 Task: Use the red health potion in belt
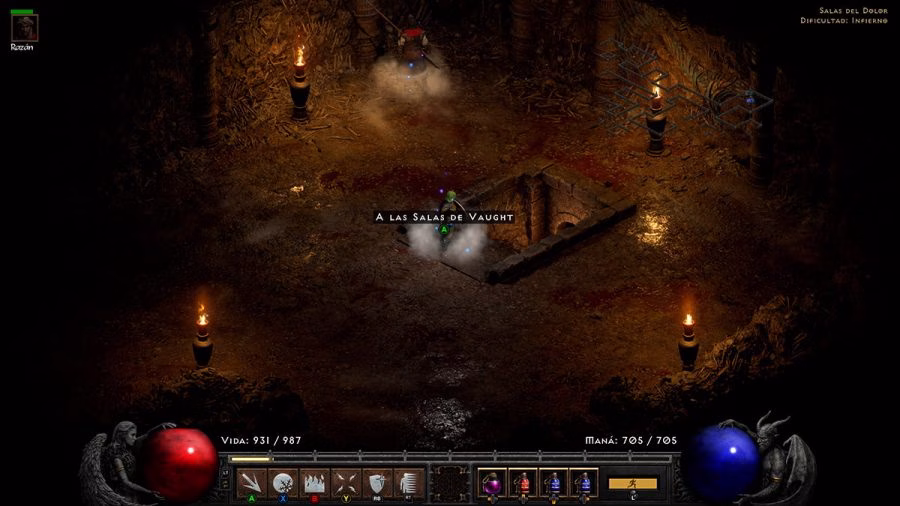click(x=522, y=483)
